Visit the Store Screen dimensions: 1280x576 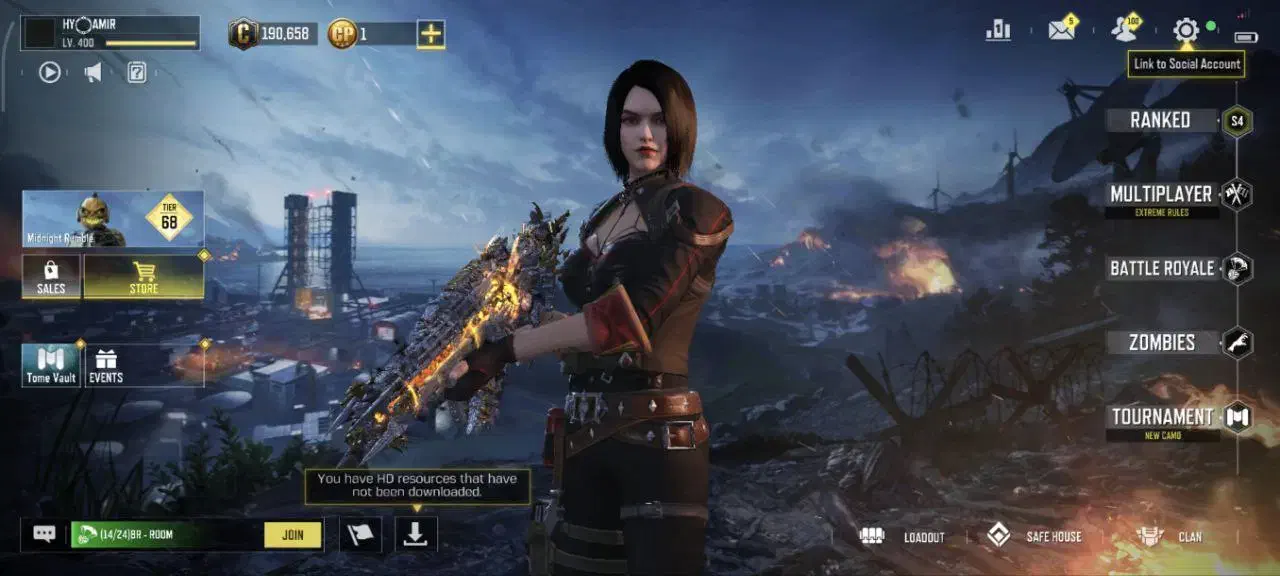144,276
